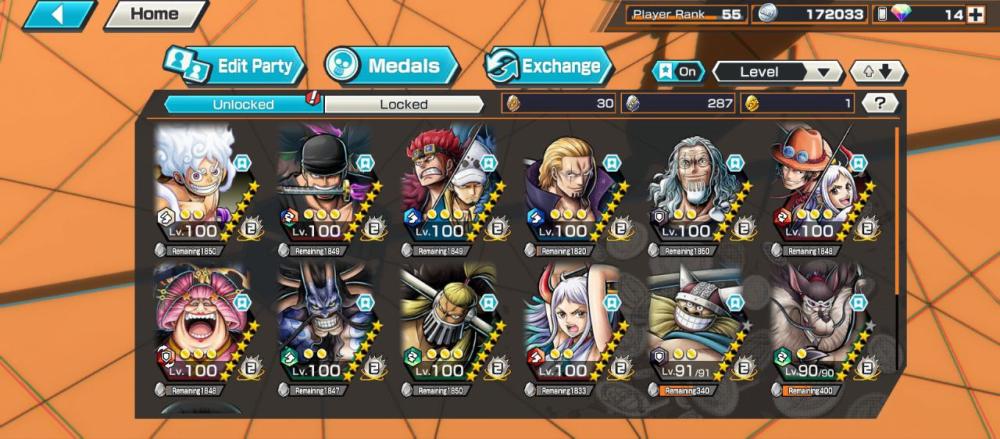Open the Exchange menu
The width and height of the screenshot is (1000, 439).
tap(549, 67)
